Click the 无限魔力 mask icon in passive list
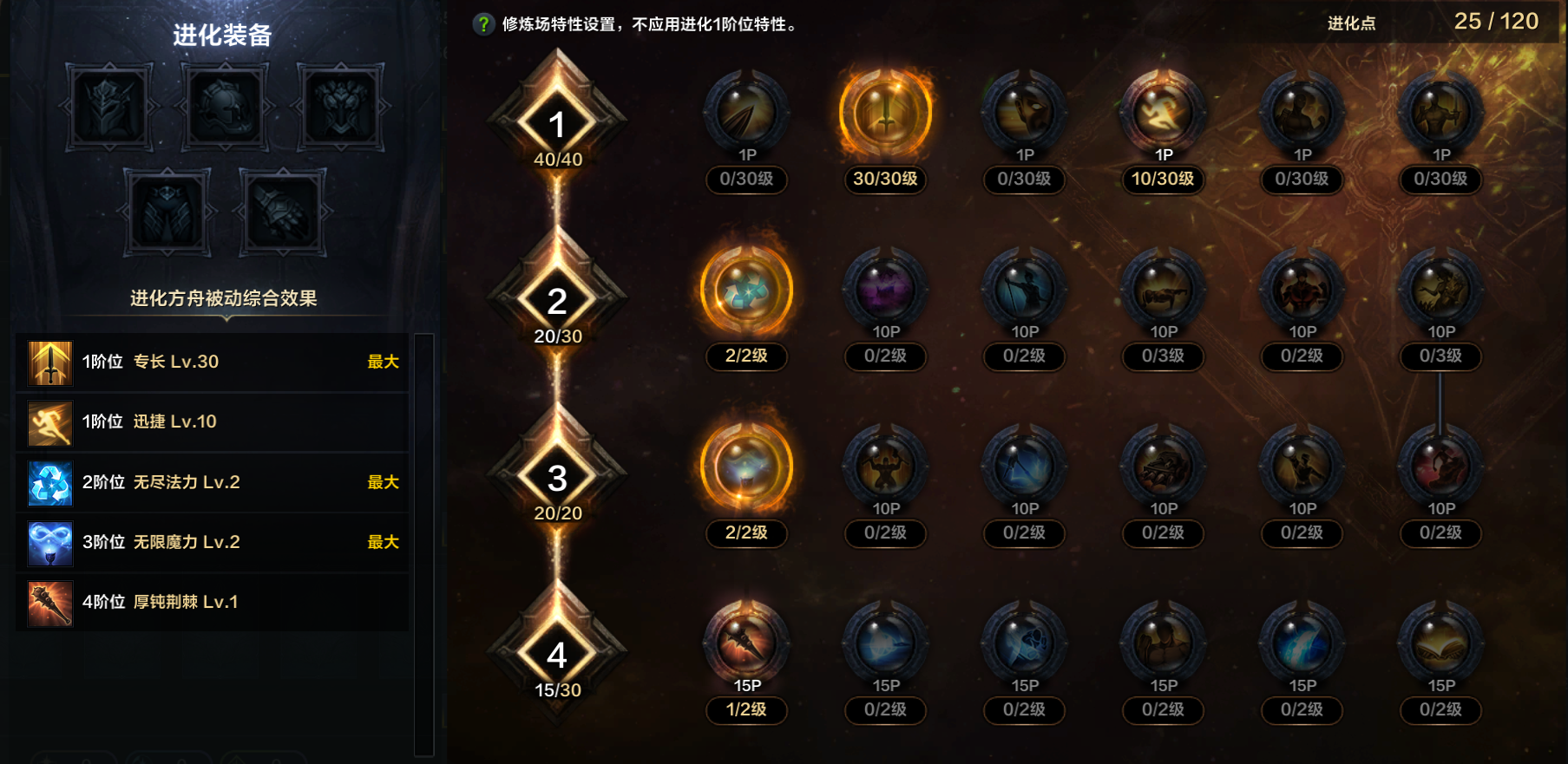 pos(49,543)
